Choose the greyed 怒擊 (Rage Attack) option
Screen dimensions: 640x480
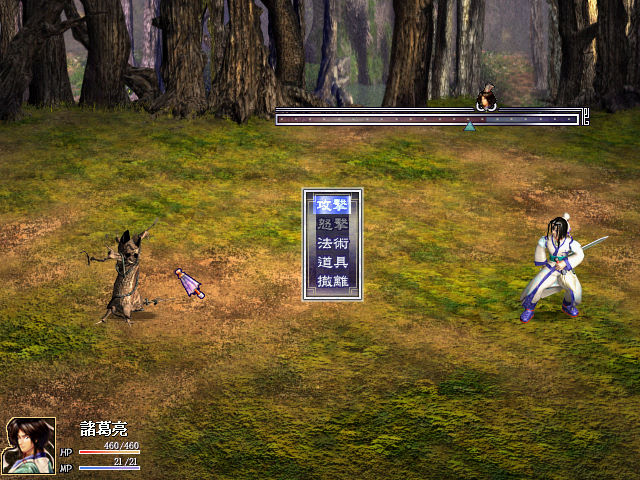(332, 224)
